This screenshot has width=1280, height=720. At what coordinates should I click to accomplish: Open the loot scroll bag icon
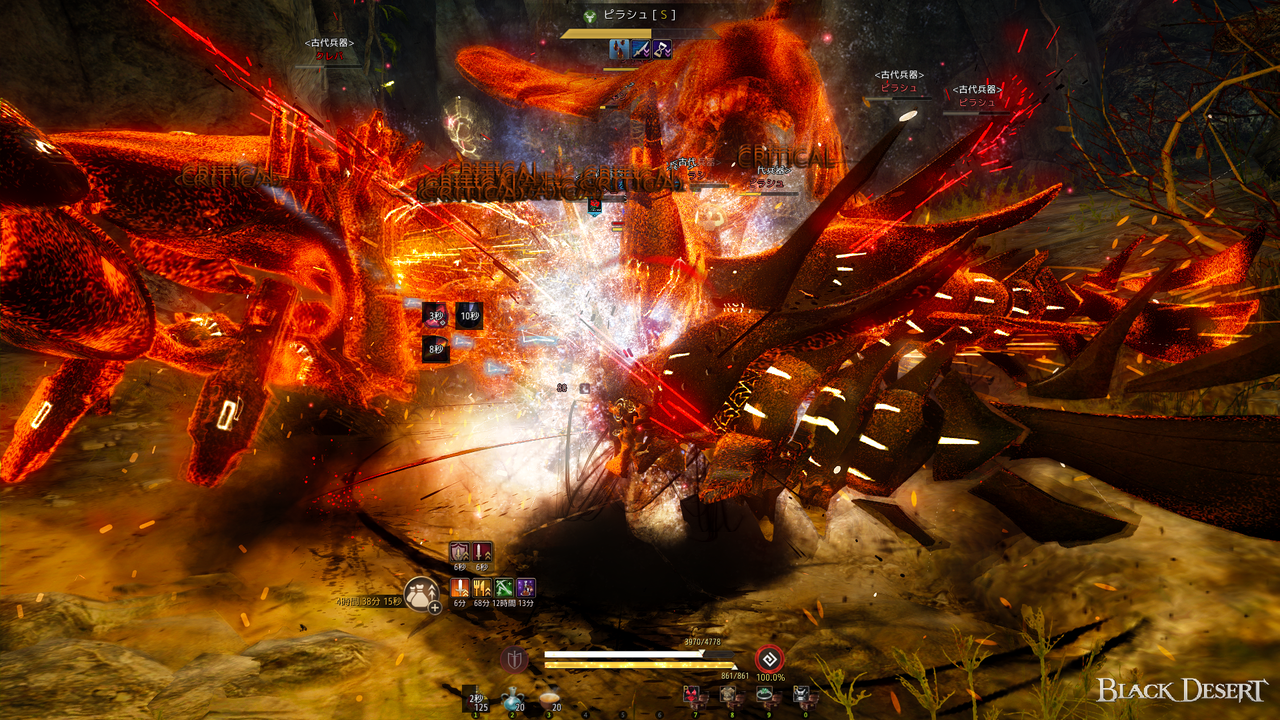(421, 594)
